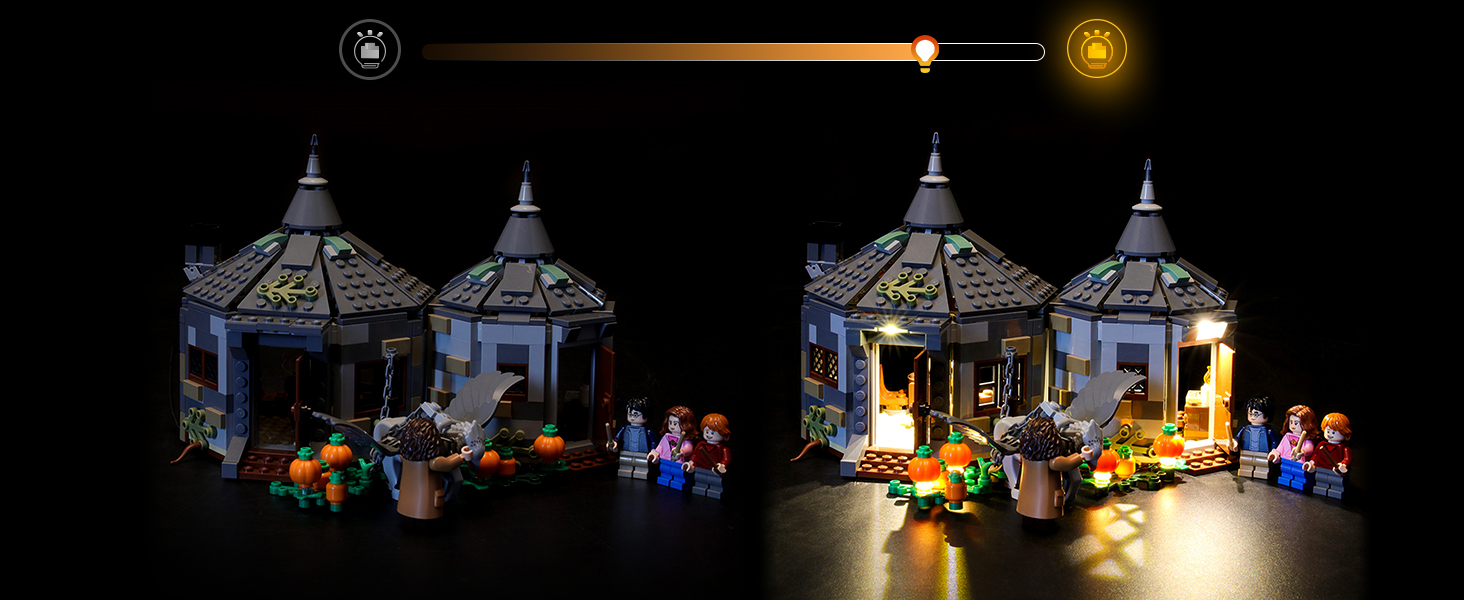Click the glowing lit lamp icon
This screenshot has height=600, width=1464.
[1096, 49]
